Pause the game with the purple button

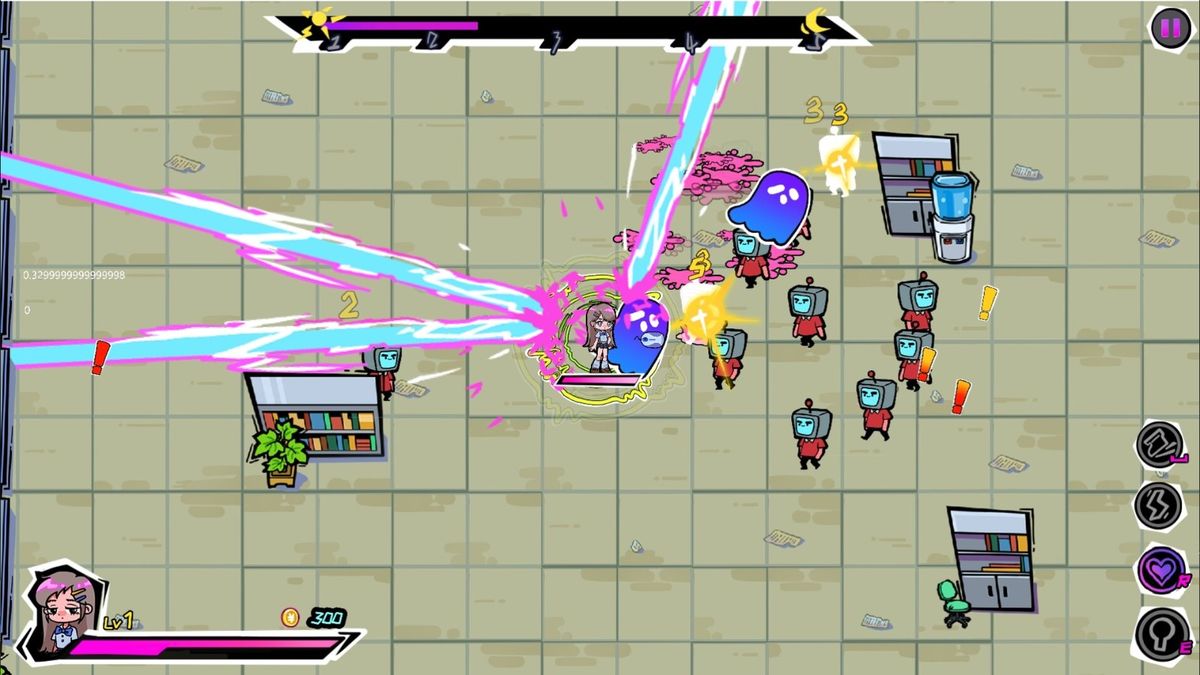pyautogui.click(x=1168, y=27)
